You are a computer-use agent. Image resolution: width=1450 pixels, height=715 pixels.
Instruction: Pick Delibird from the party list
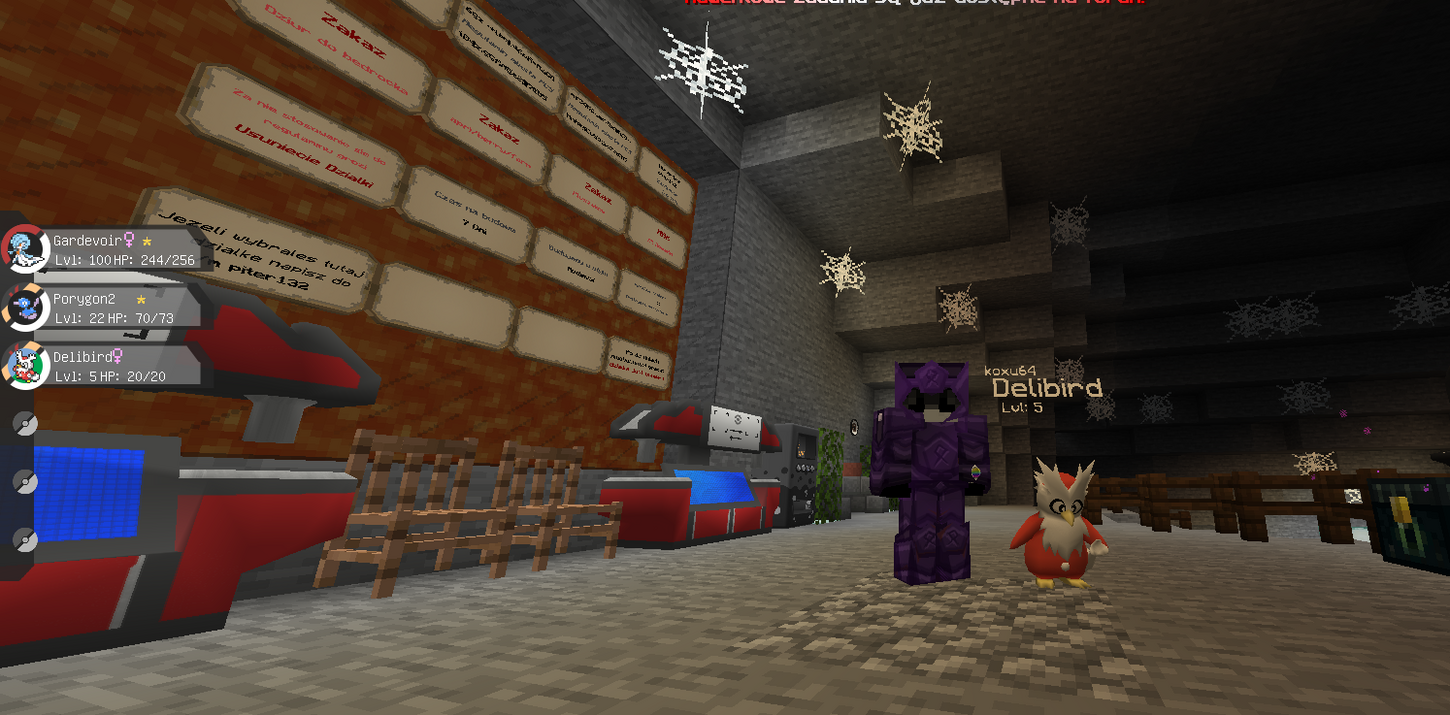(x=105, y=366)
